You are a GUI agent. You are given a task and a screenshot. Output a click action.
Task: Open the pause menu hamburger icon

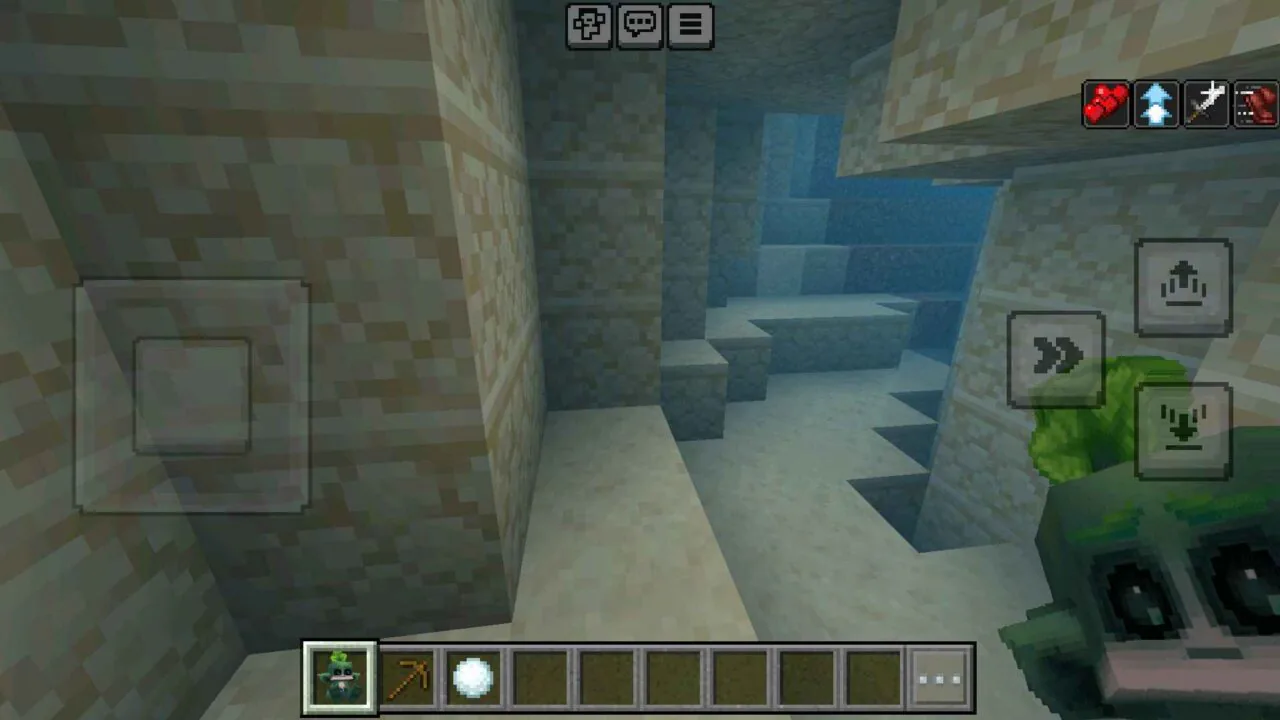click(690, 25)
